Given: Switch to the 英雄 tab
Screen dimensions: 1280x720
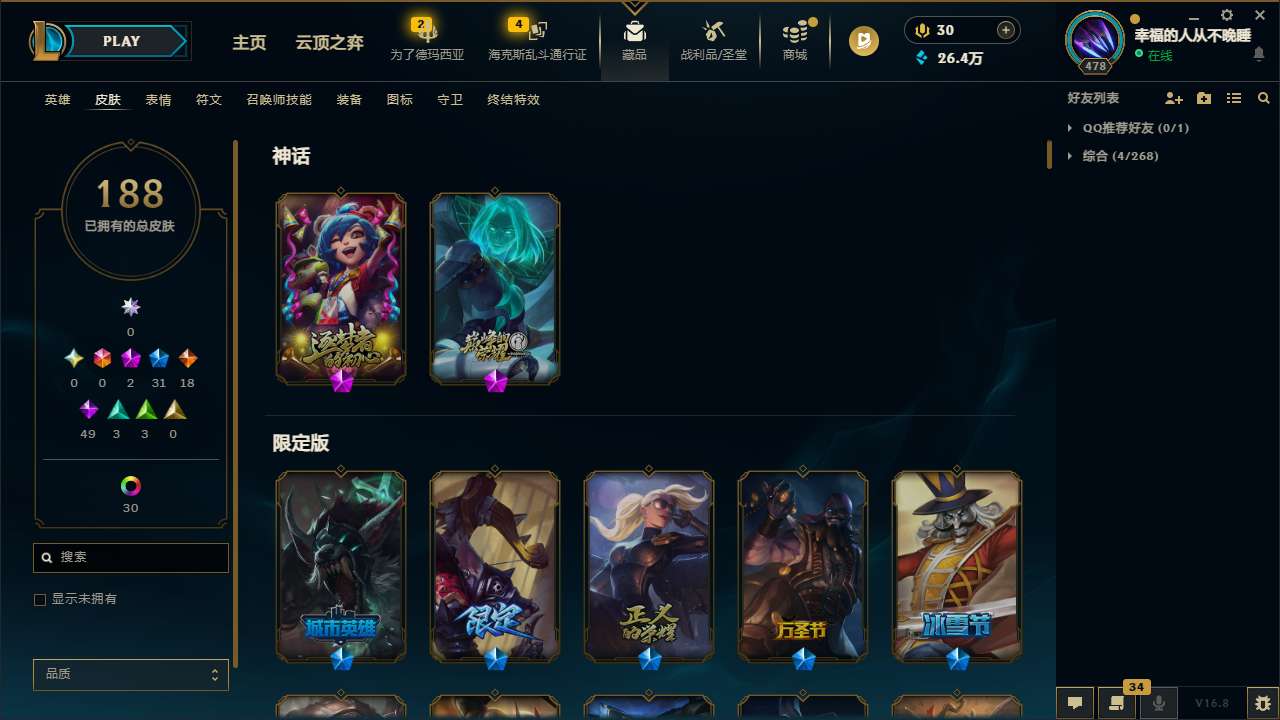Looking at the screenshot, I should pos(57,100).
